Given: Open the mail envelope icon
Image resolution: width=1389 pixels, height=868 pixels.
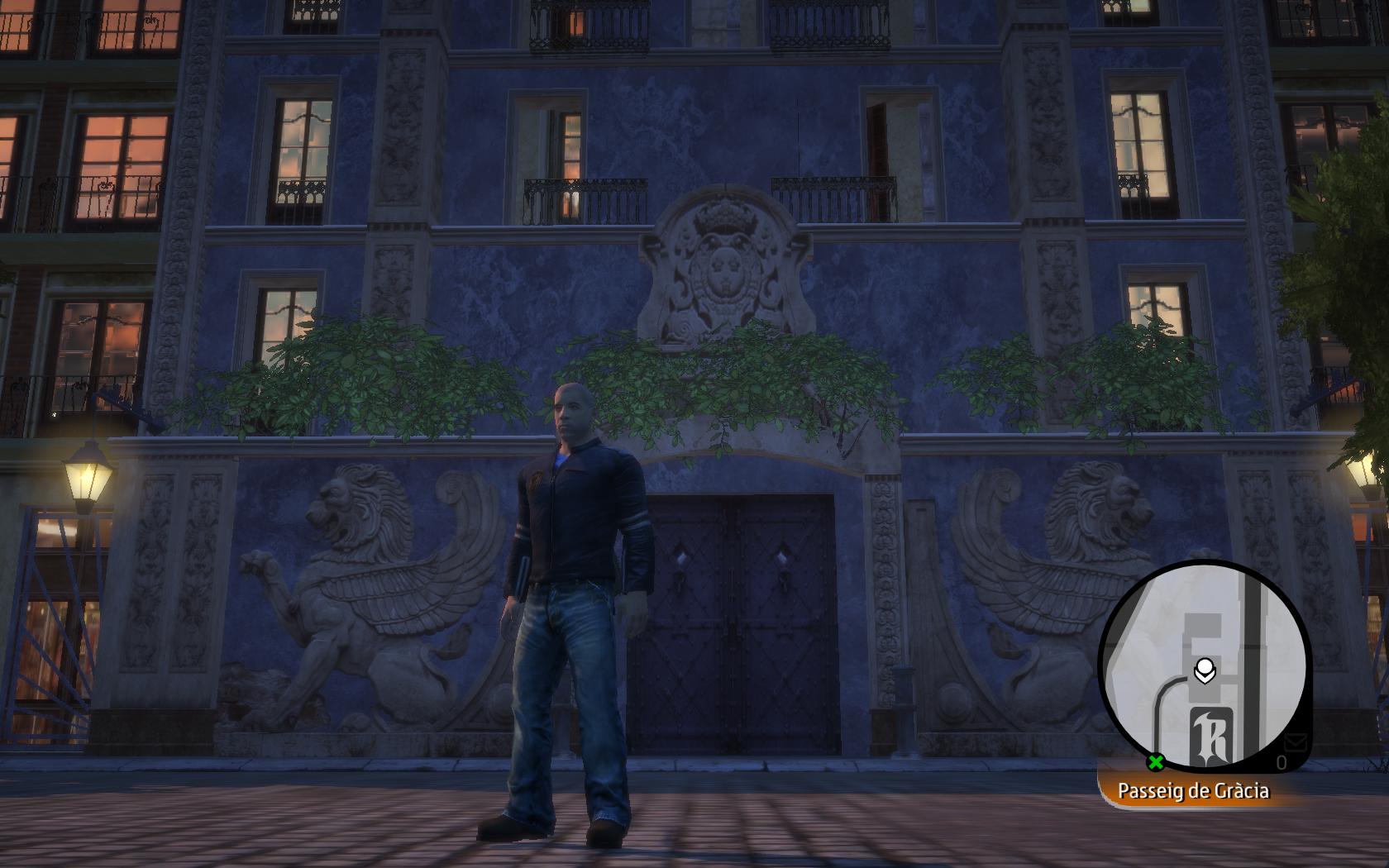Looking at the screenshot, I should pos(1295,742).
